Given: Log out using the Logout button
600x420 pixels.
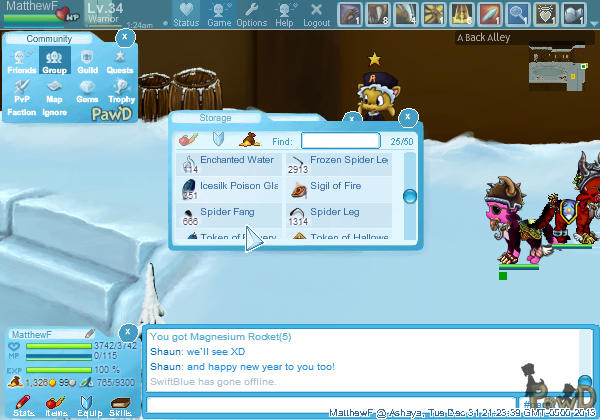Looking at the screenshot, I should click(x=316, y=14).
